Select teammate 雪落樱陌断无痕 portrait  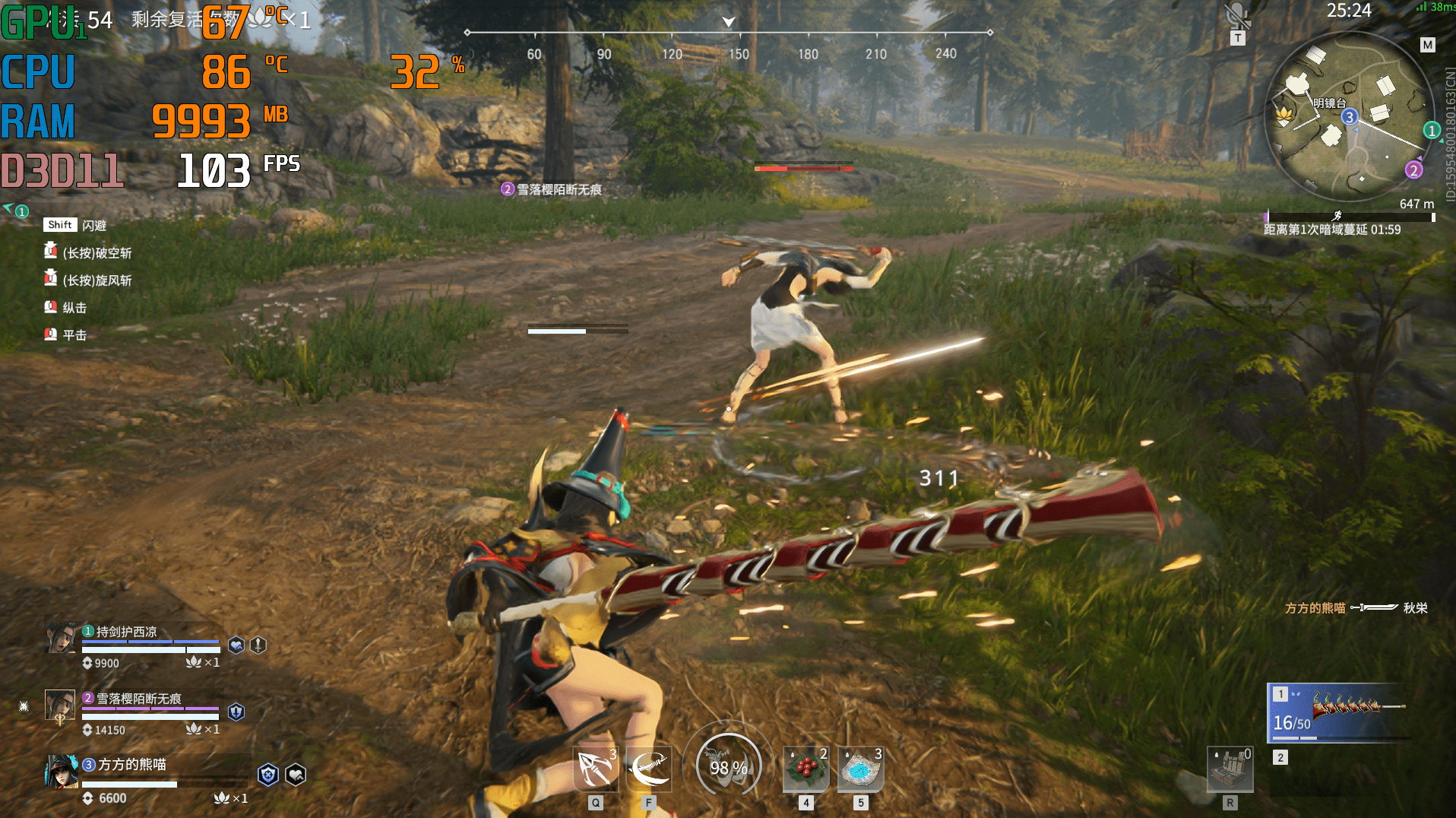[60, 705]
